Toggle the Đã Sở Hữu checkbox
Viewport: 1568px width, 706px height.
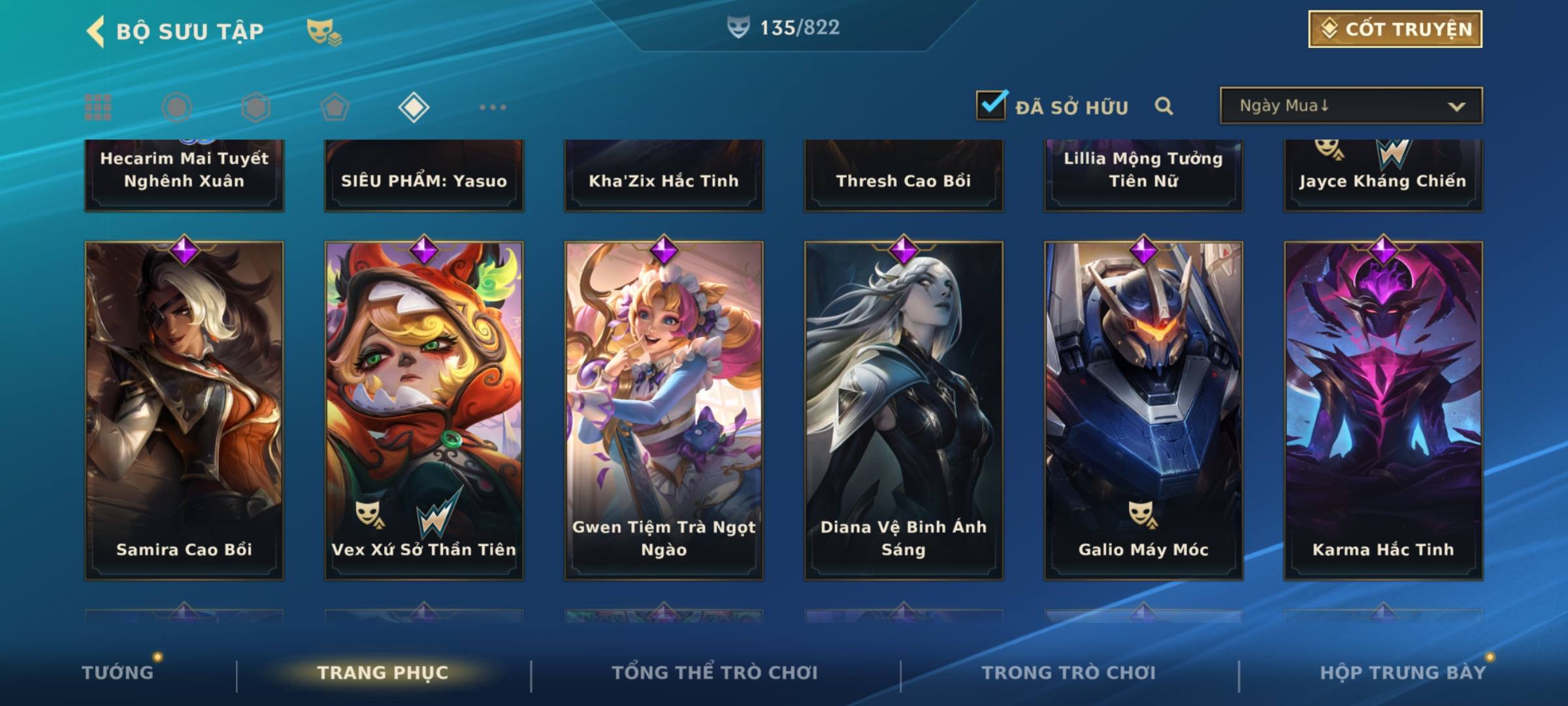click(991, 105)
